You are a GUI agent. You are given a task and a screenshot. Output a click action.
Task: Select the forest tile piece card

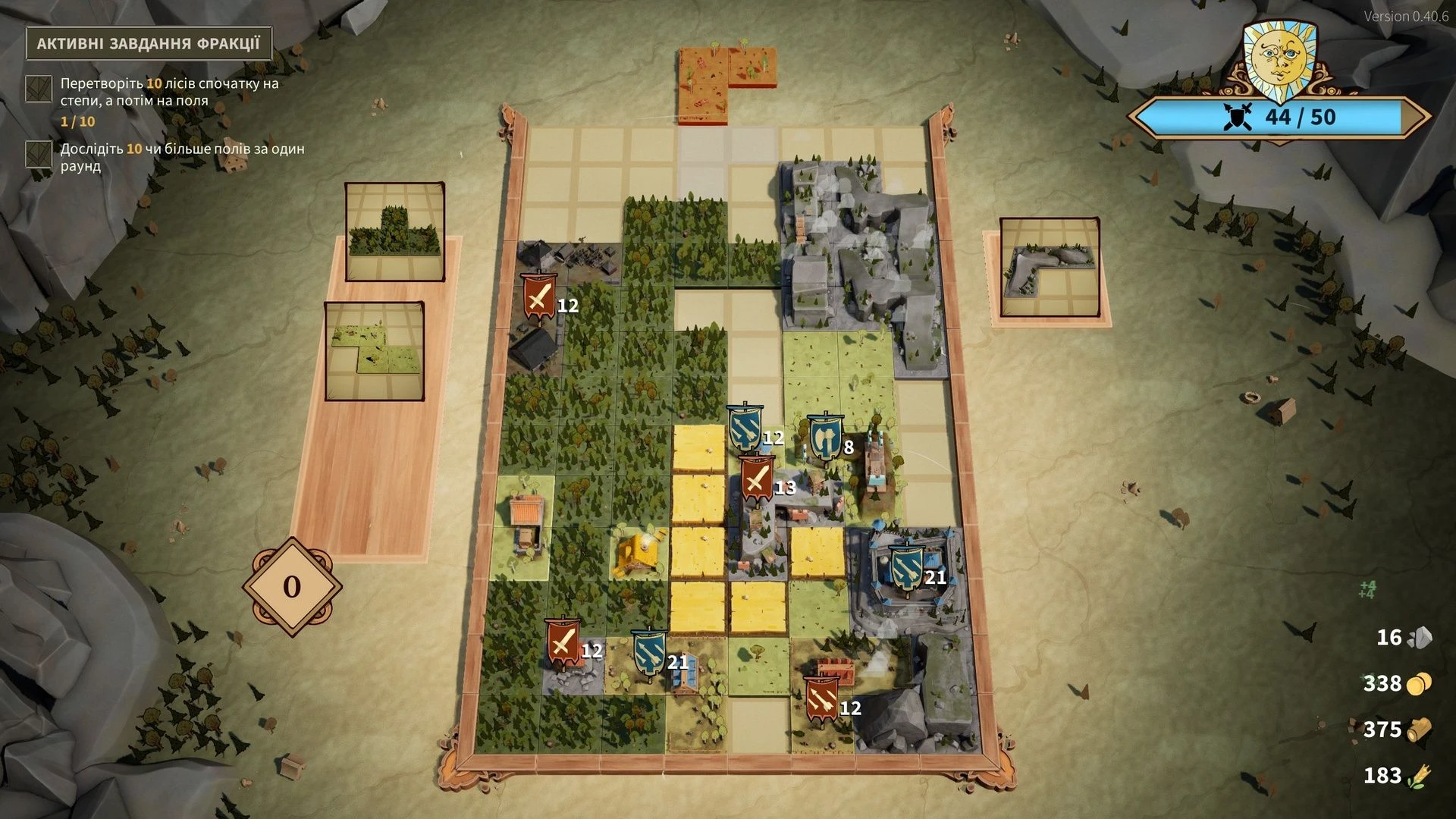[394, 231]
